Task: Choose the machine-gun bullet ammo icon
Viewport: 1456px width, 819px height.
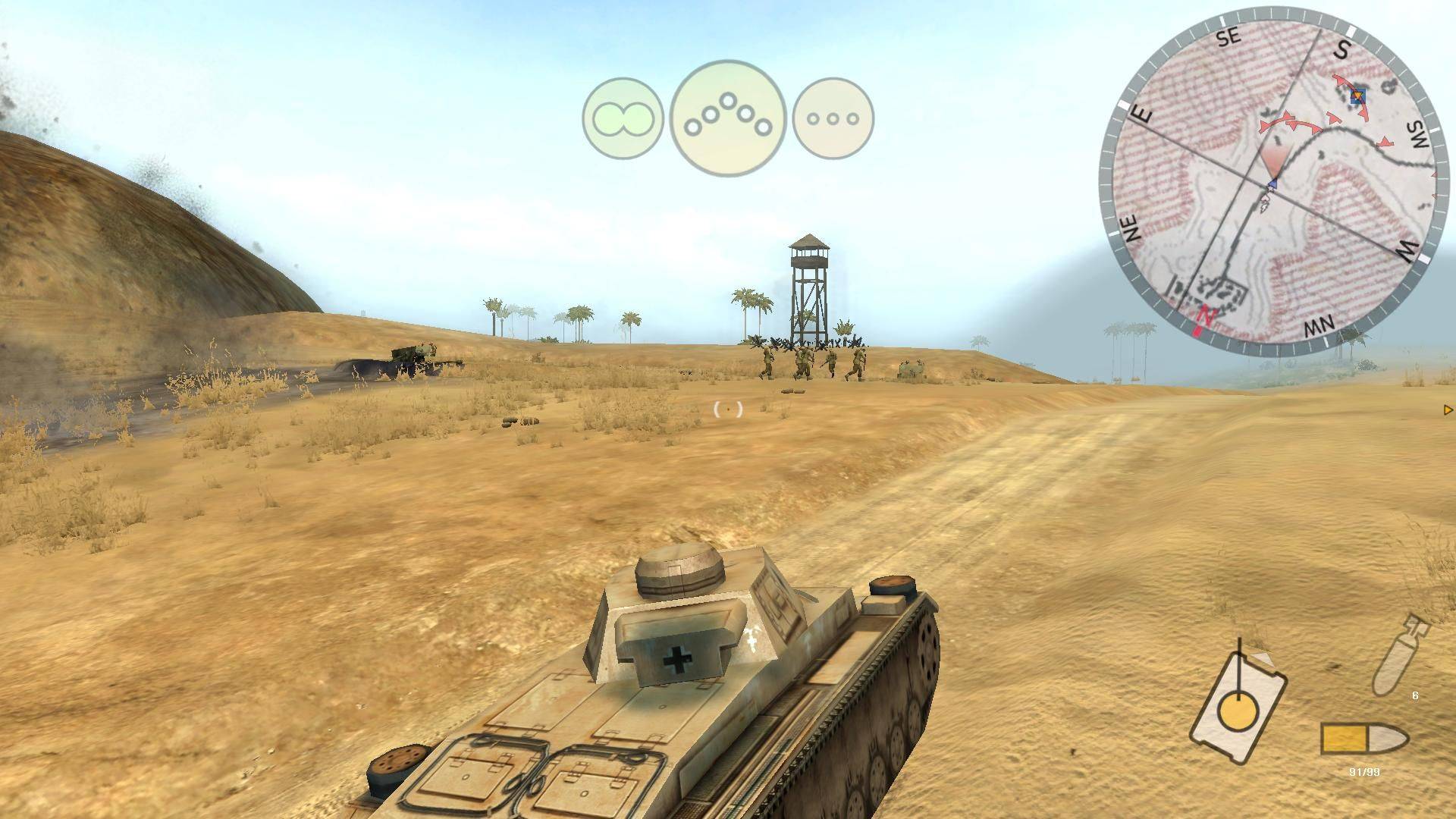Action: tap(1363, 739)
